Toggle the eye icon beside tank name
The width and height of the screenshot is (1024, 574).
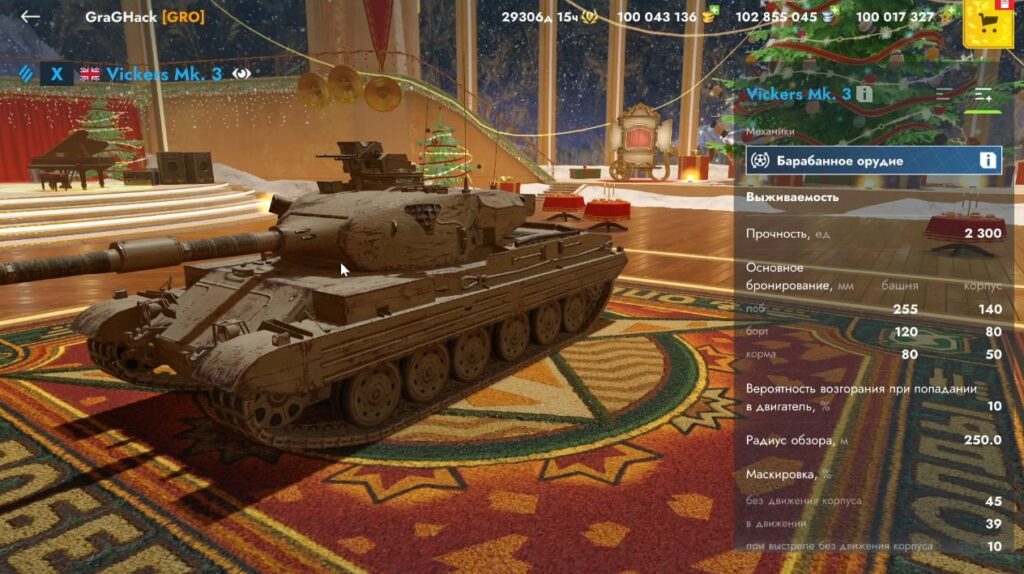pyautogui.click(x=240, y=73)
